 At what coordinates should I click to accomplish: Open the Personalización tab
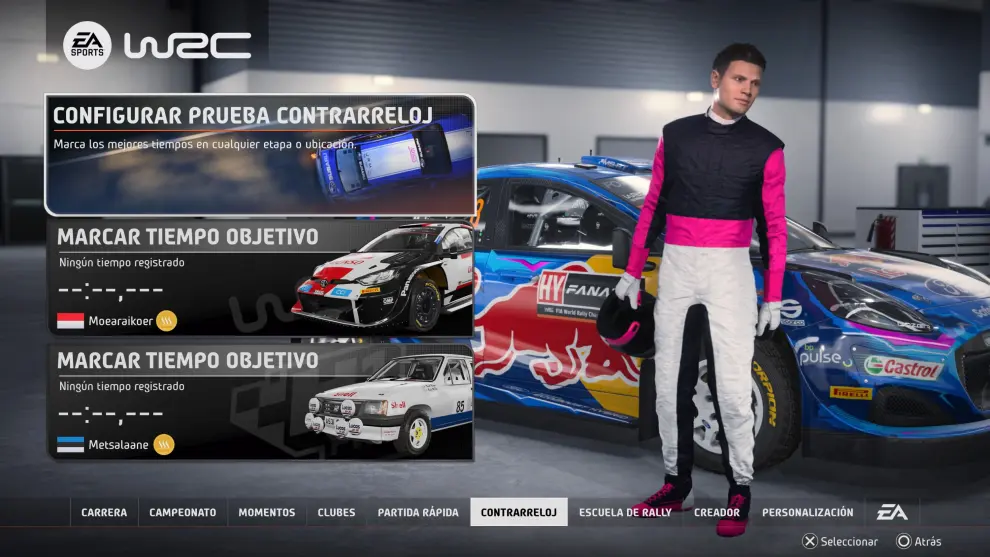point(807,512)
